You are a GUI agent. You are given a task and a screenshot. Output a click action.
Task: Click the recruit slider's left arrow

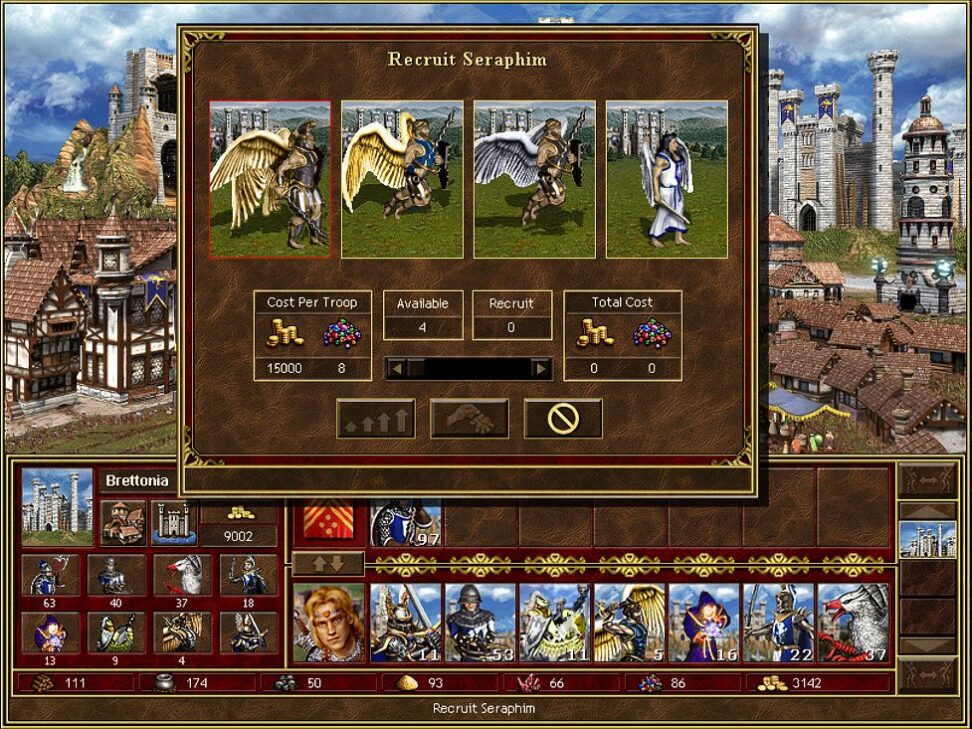click(396, 369)
